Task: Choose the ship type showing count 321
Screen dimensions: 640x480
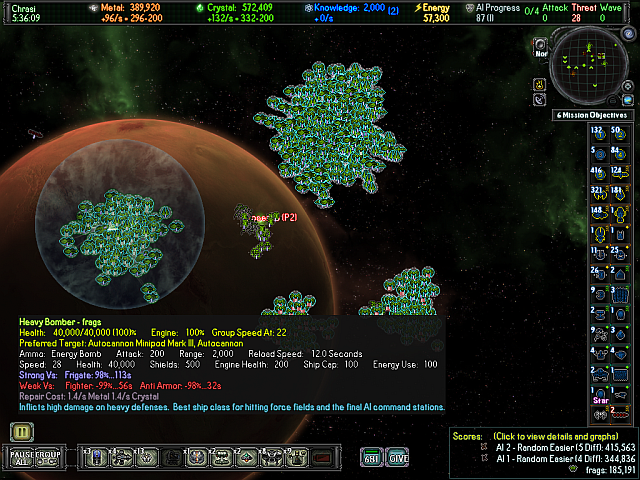Action: tap(597, 190)
